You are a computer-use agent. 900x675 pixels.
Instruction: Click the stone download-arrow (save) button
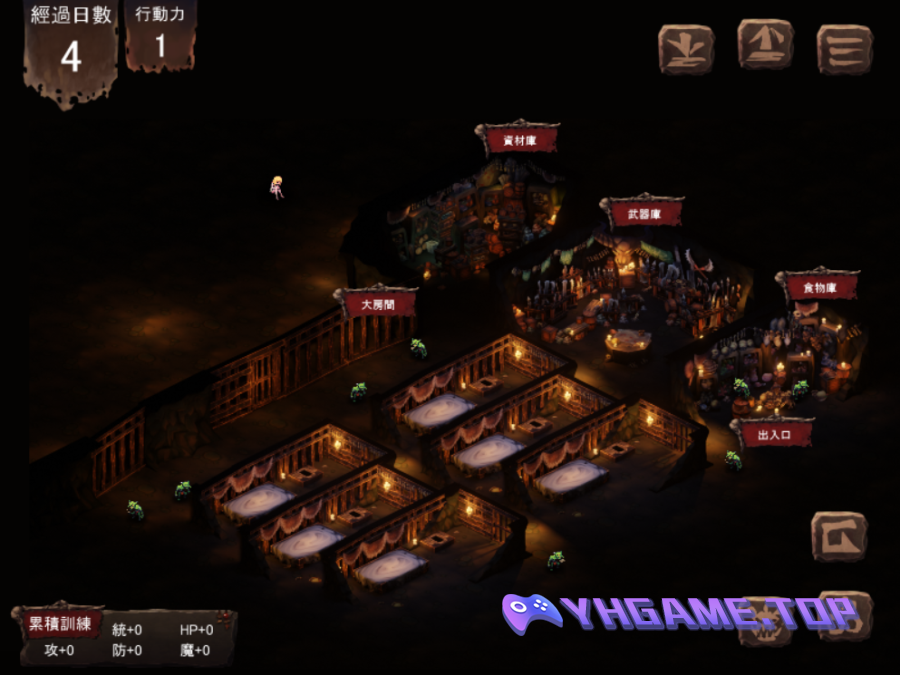tap(685, 48)
